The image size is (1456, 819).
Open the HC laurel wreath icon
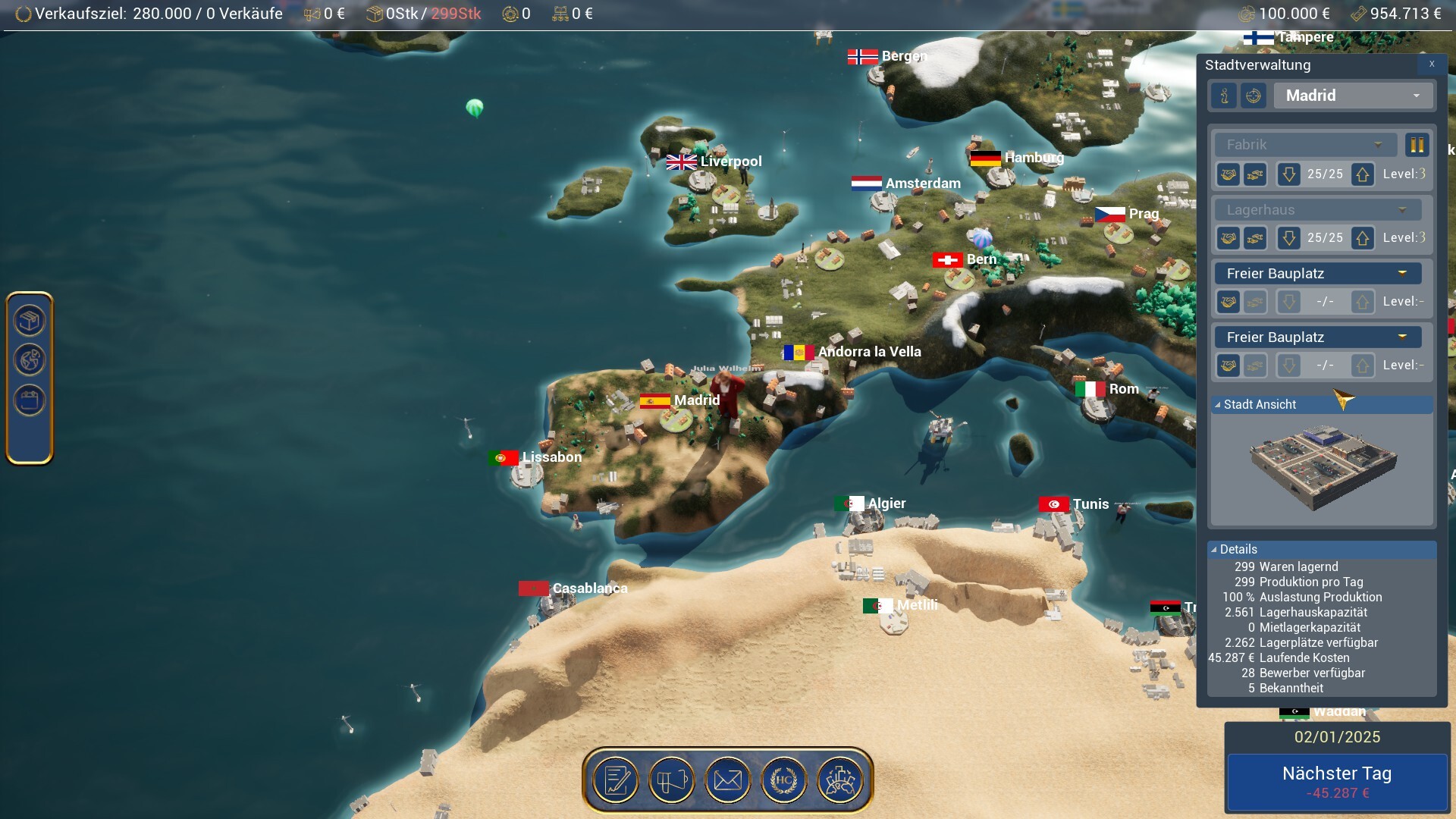point(784,780)
